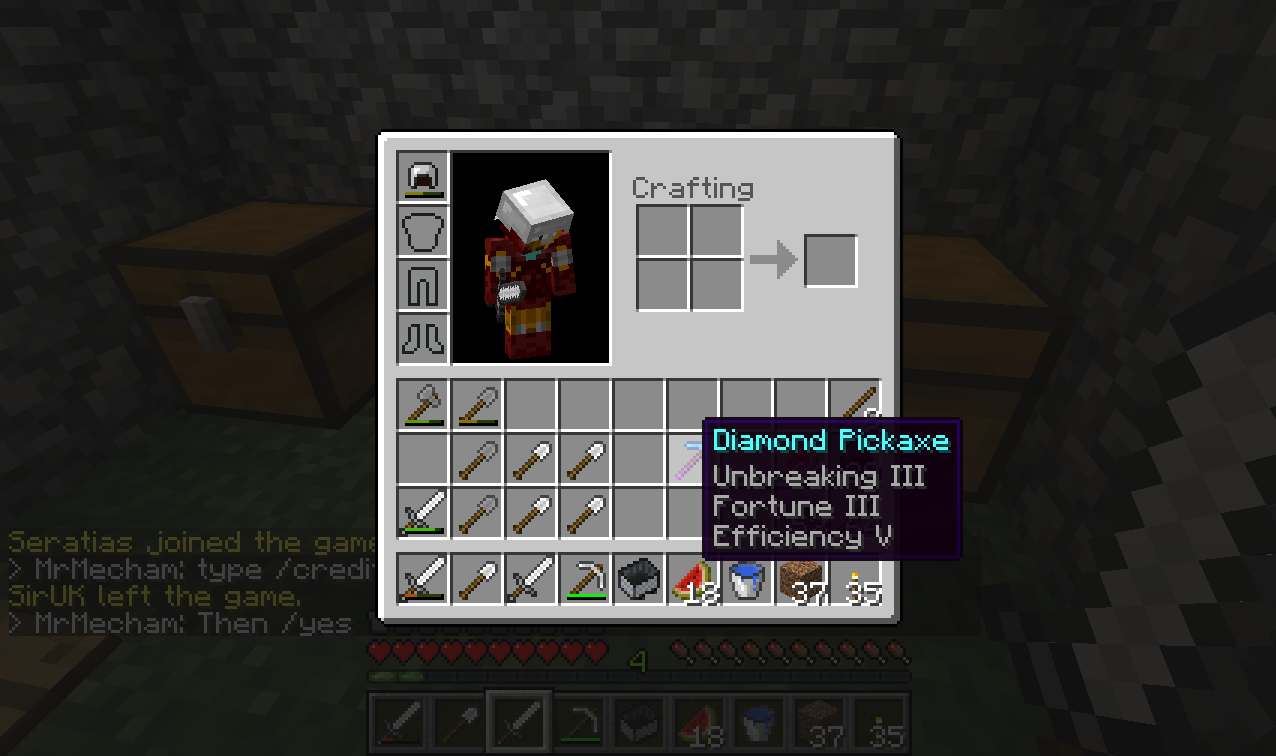Select the green-durability pickaxe in the inventory window

585,580
